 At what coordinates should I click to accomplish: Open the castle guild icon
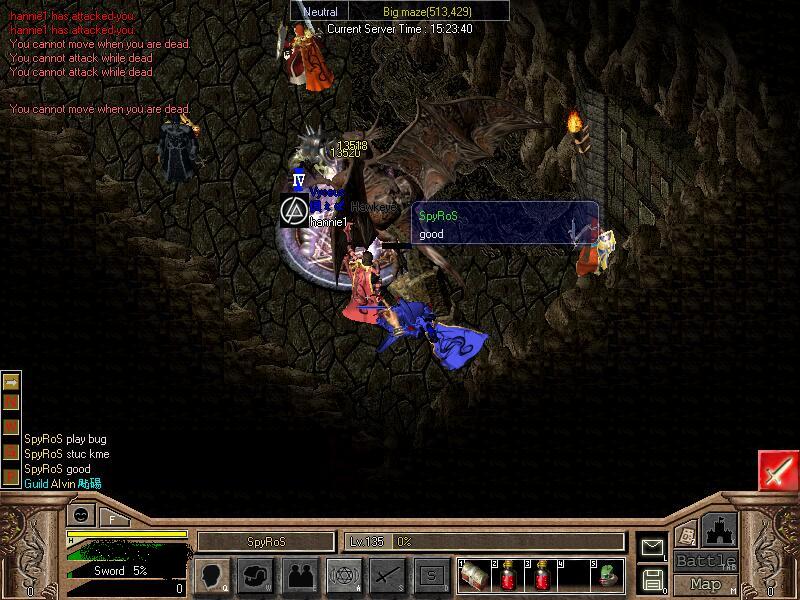pos(719,529)
